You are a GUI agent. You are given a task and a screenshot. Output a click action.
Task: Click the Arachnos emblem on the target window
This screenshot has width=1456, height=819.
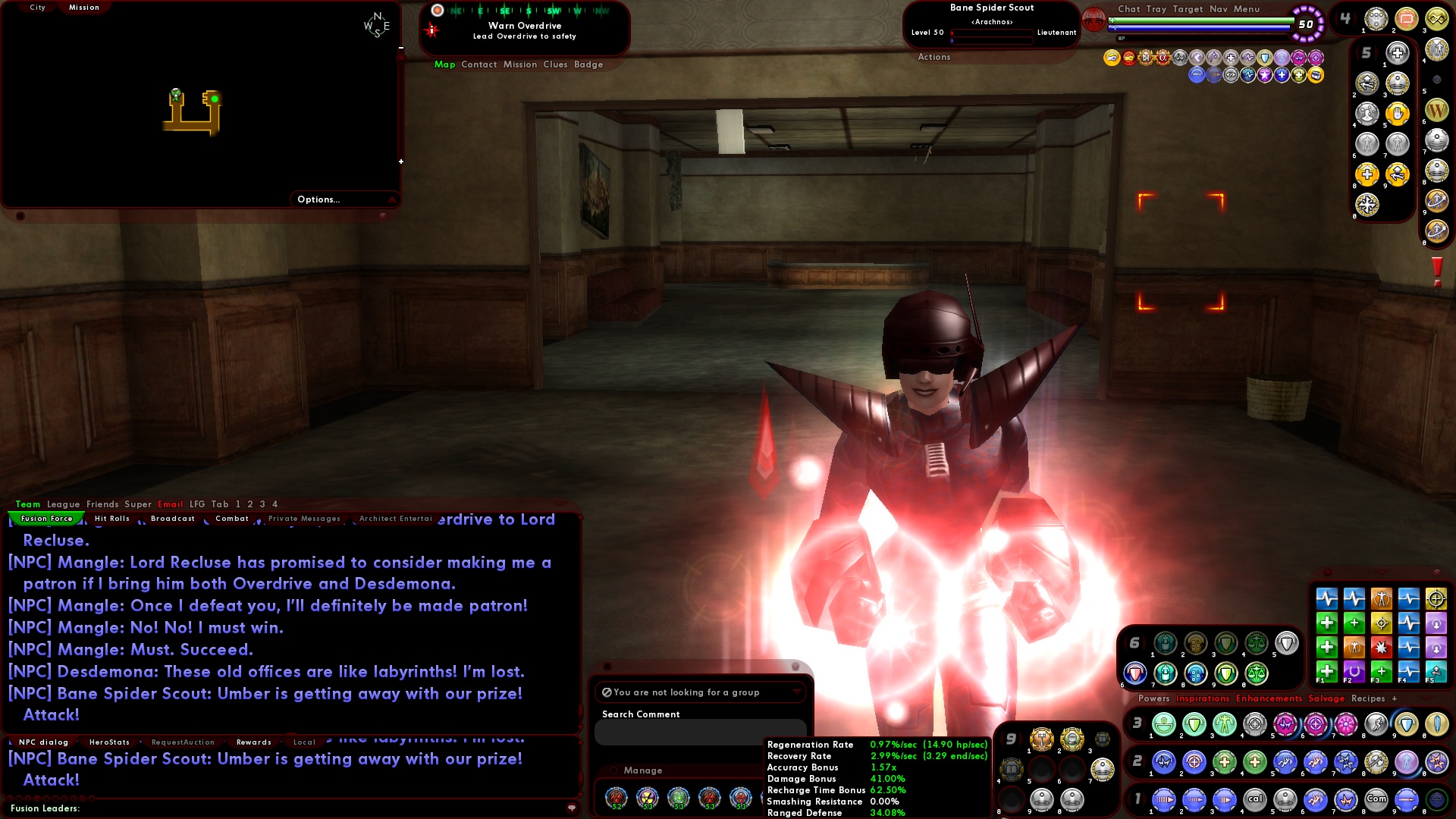[x=1094, y=21]
